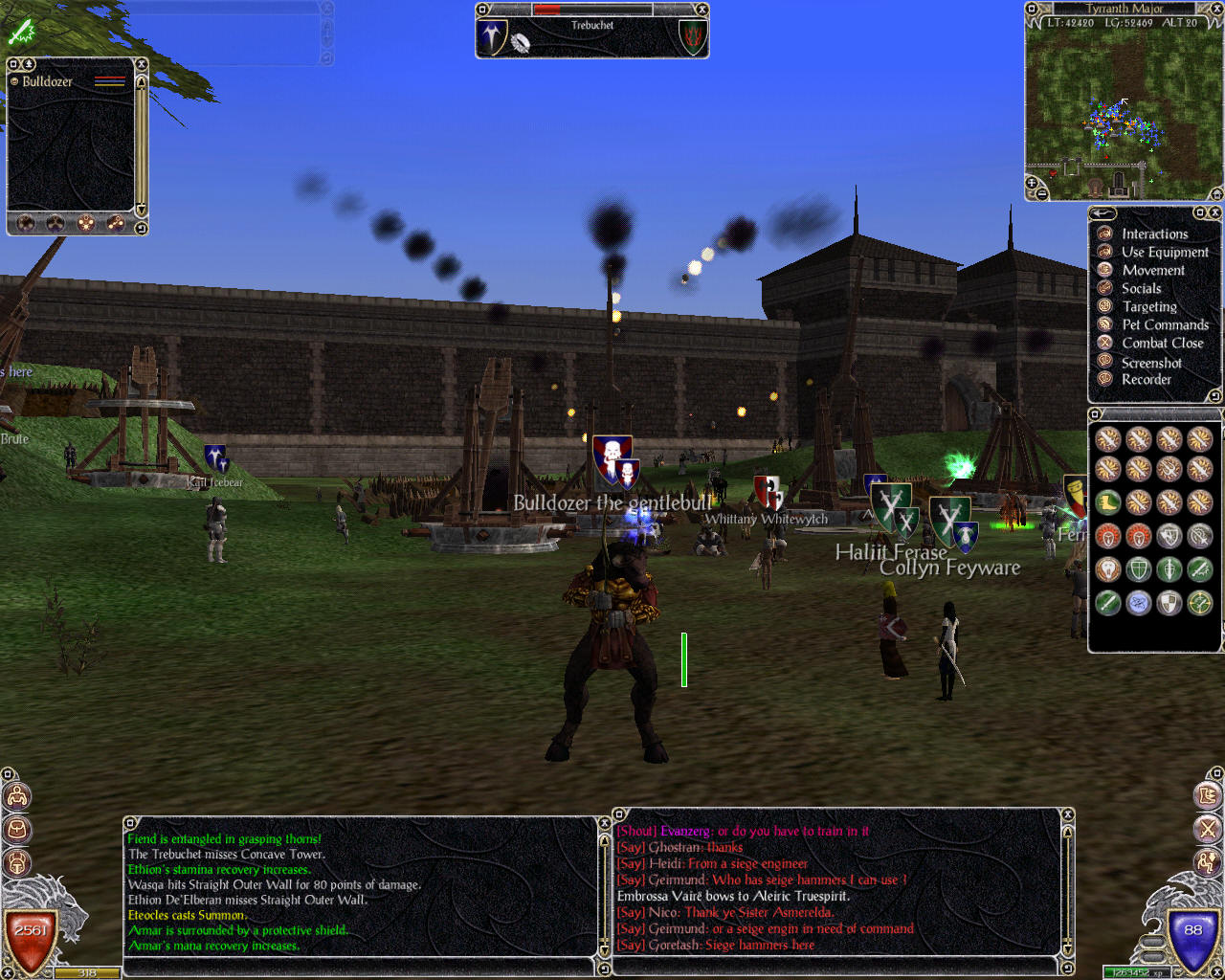The height and width of the screenshot is (980, 1225).
Task: Select Bulldozer in the group list
Action: coord(47,81)
